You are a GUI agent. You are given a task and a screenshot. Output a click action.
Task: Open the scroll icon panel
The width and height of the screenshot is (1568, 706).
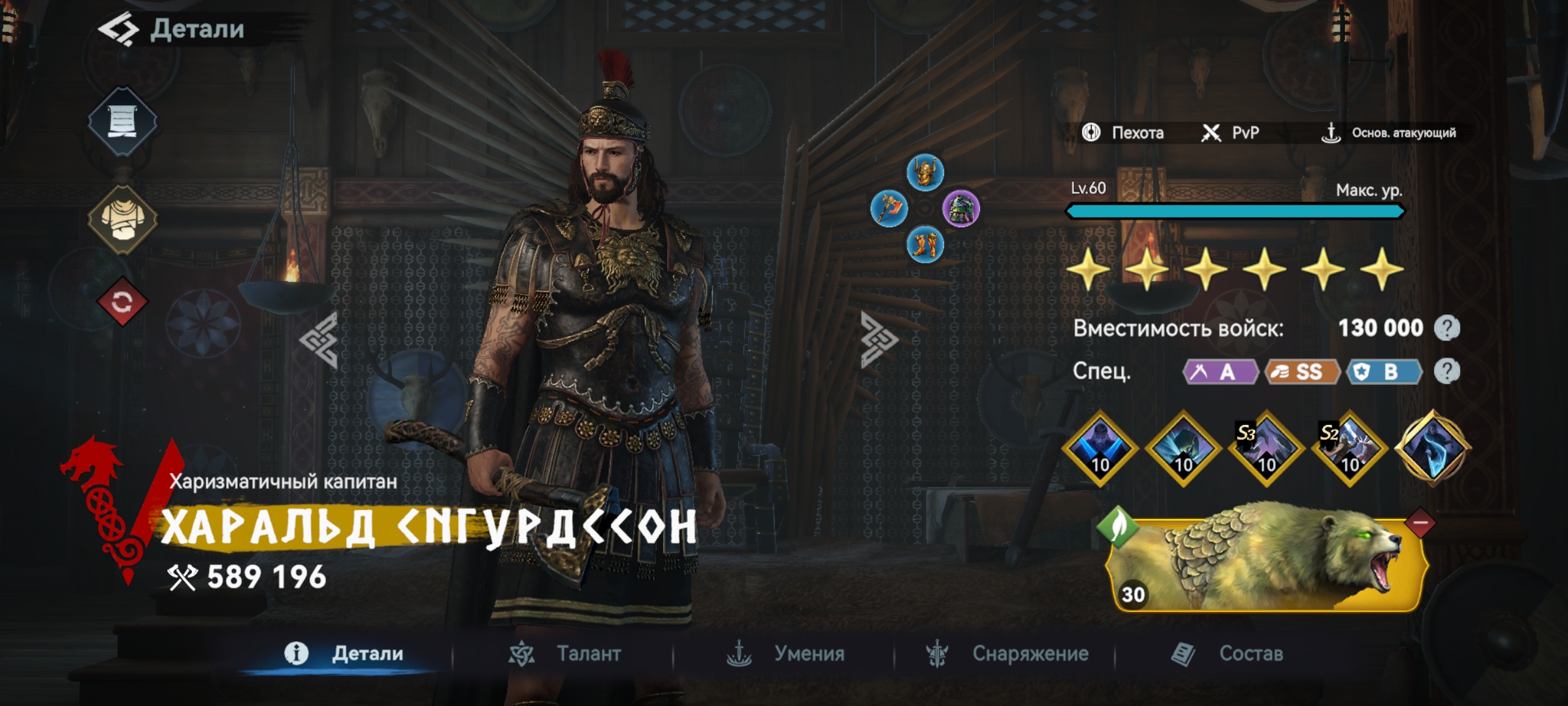point(122,121)
